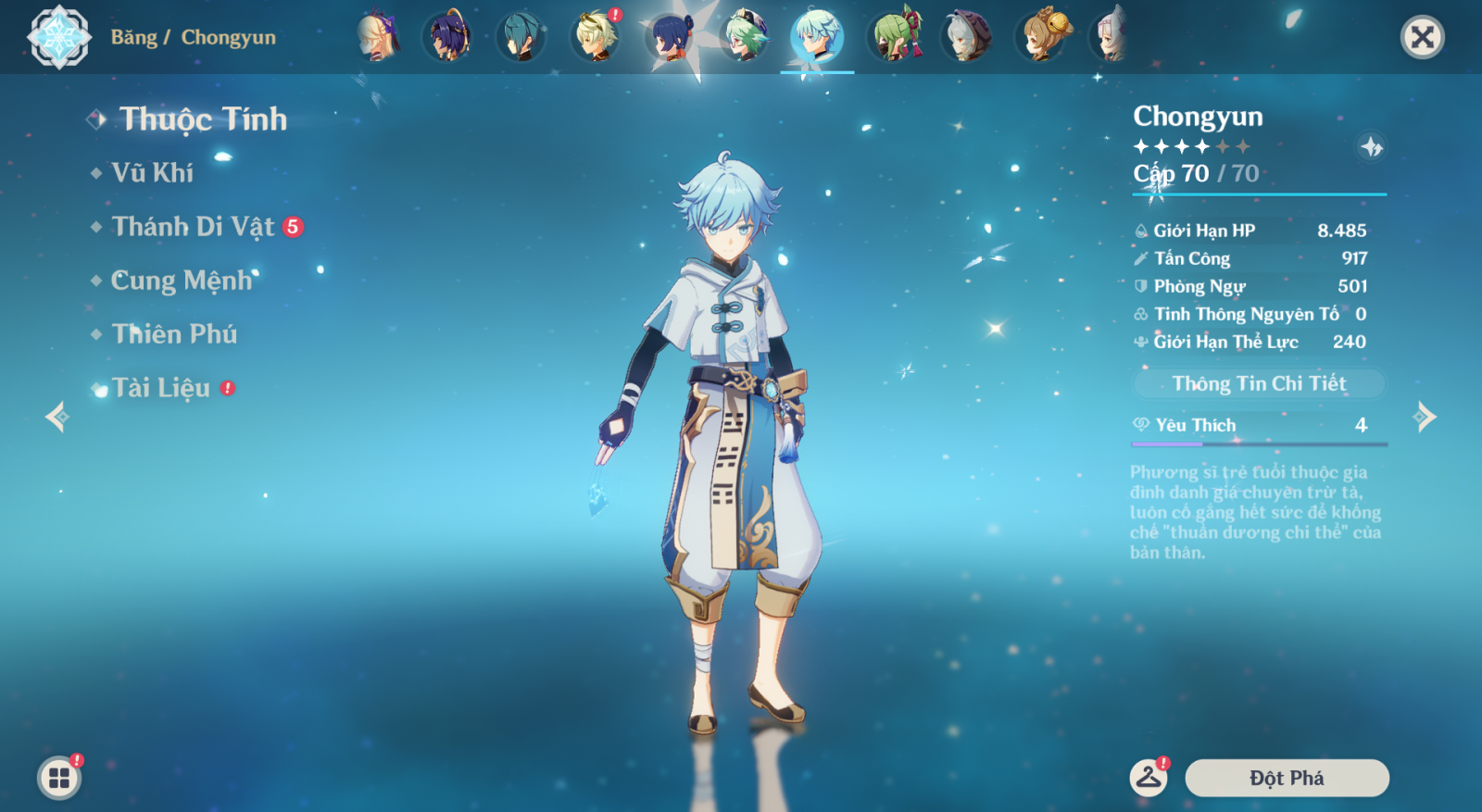This screenshot has height=812, width=1482.
Task: Select Xiangling's portrait
Action: tap(671, 37)
